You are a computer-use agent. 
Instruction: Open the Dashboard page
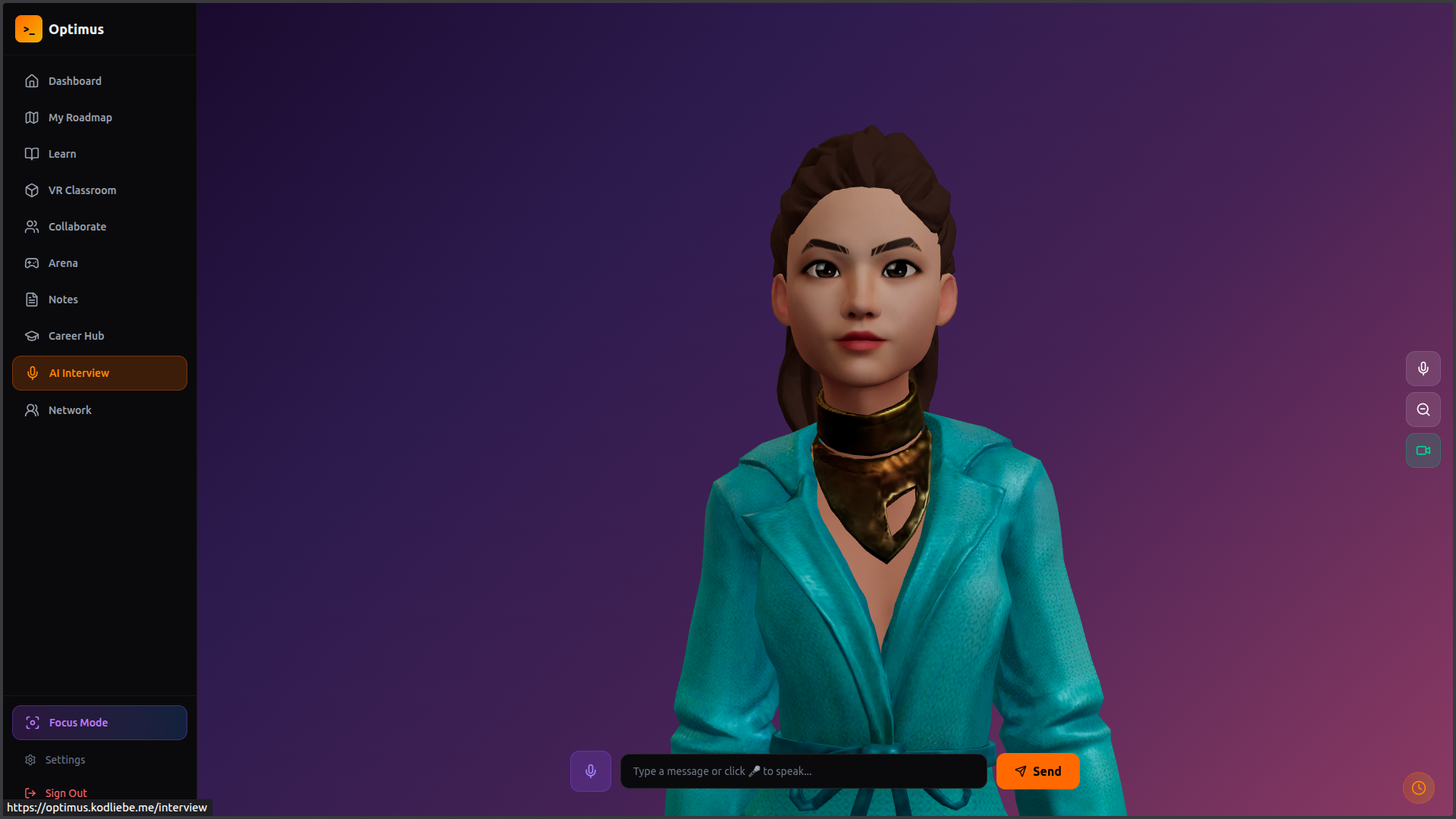pos(74,81)
